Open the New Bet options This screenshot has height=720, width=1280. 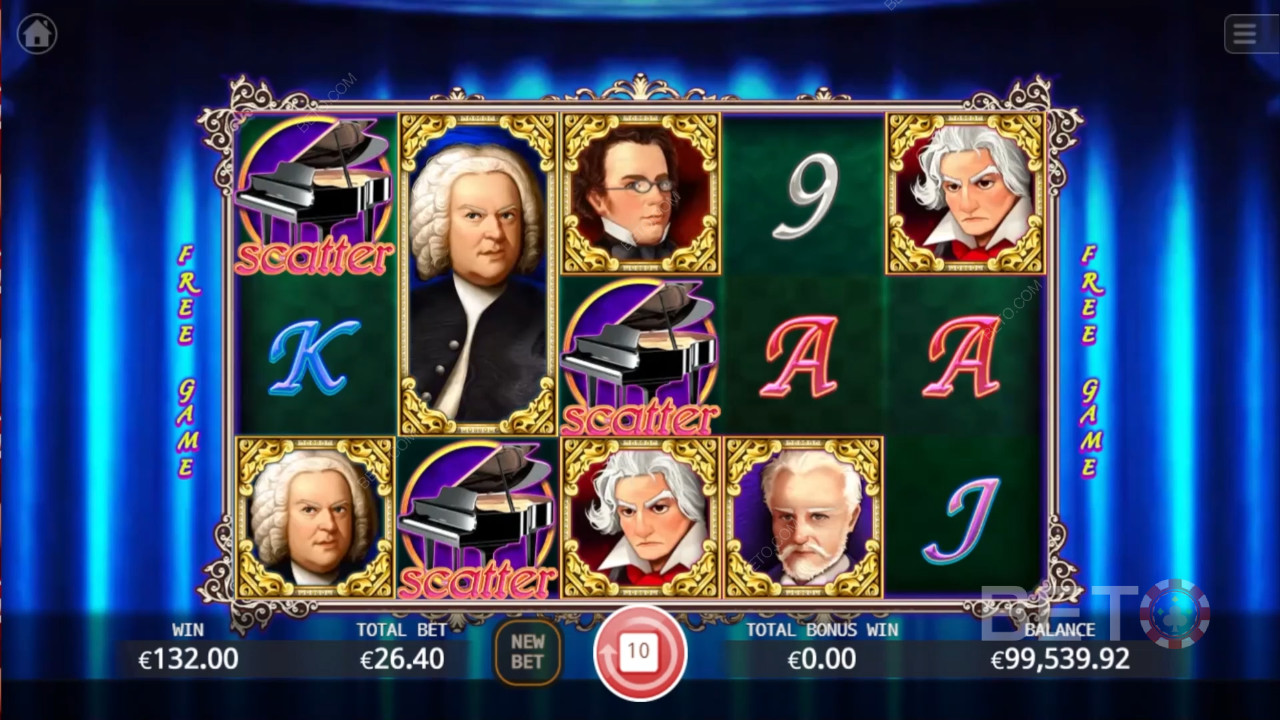point(527,653)
